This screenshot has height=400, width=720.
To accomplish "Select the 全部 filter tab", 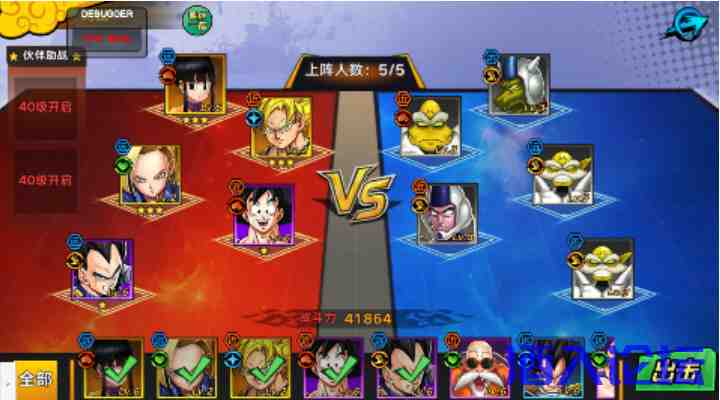I will pyautogui.click(x=35, y=379).
